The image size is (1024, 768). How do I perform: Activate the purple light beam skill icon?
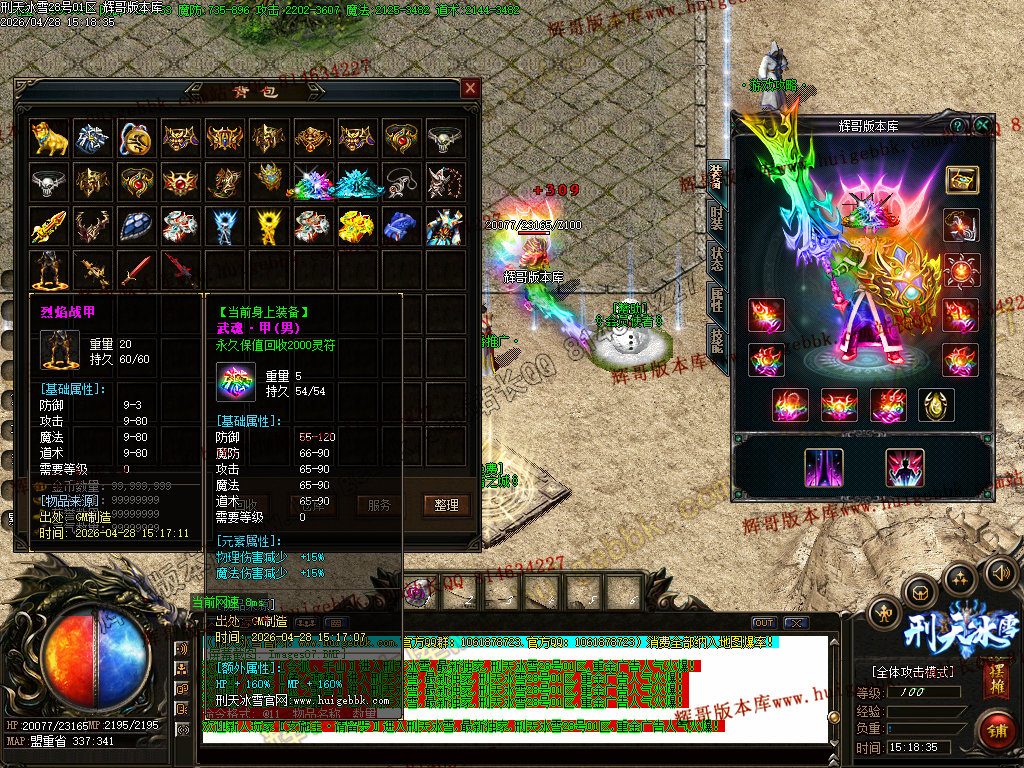click(824, 467)
